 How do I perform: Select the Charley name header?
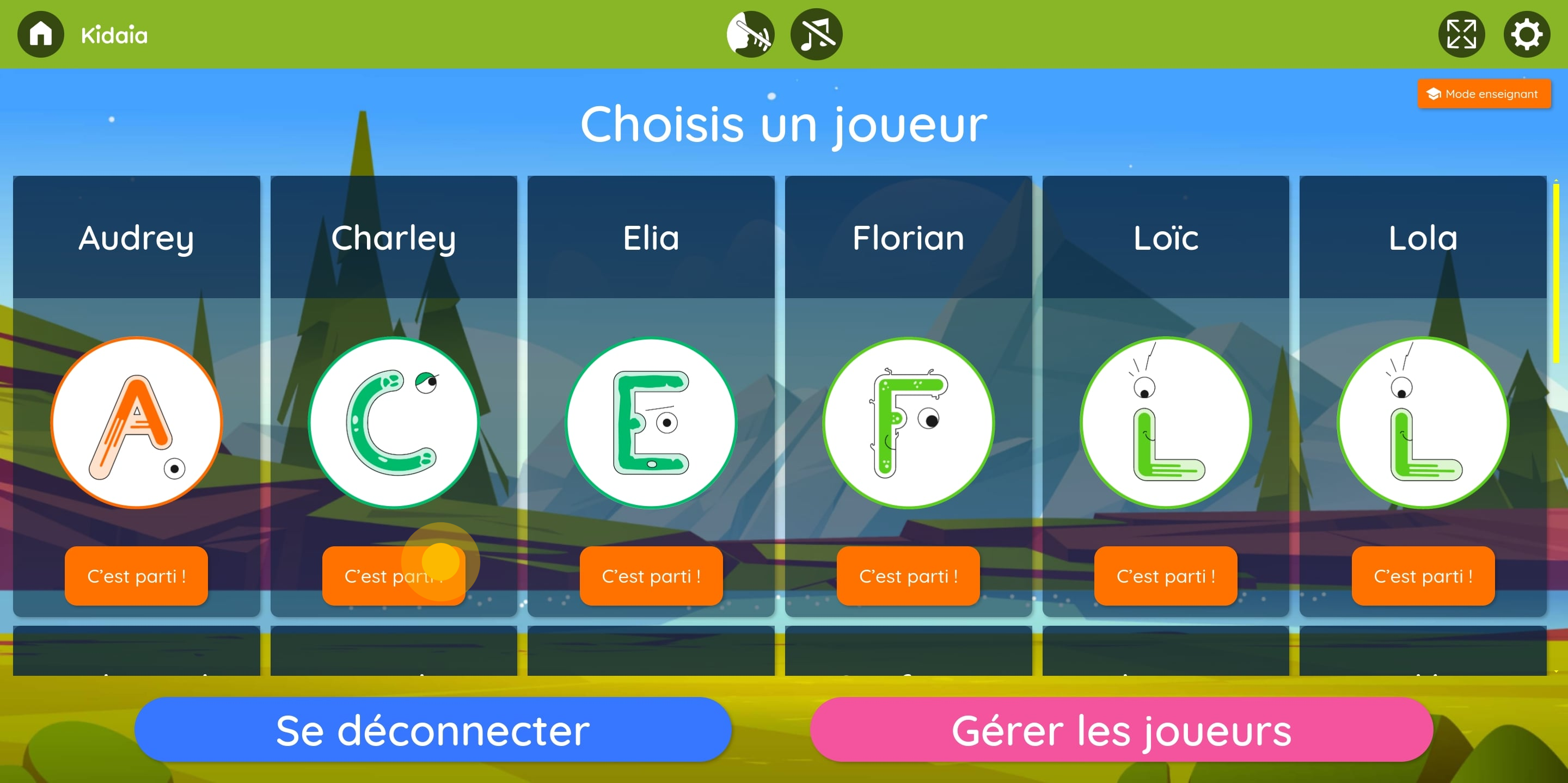(x=394, y=238)
